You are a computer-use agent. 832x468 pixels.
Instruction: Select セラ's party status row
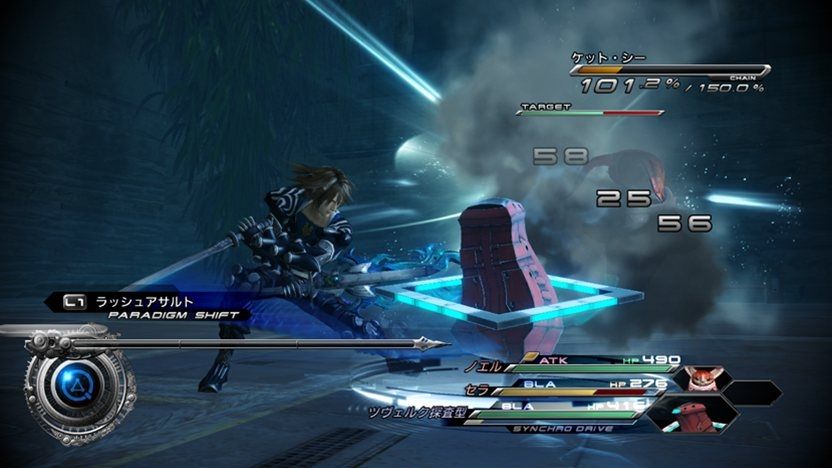tap(560, 385)
